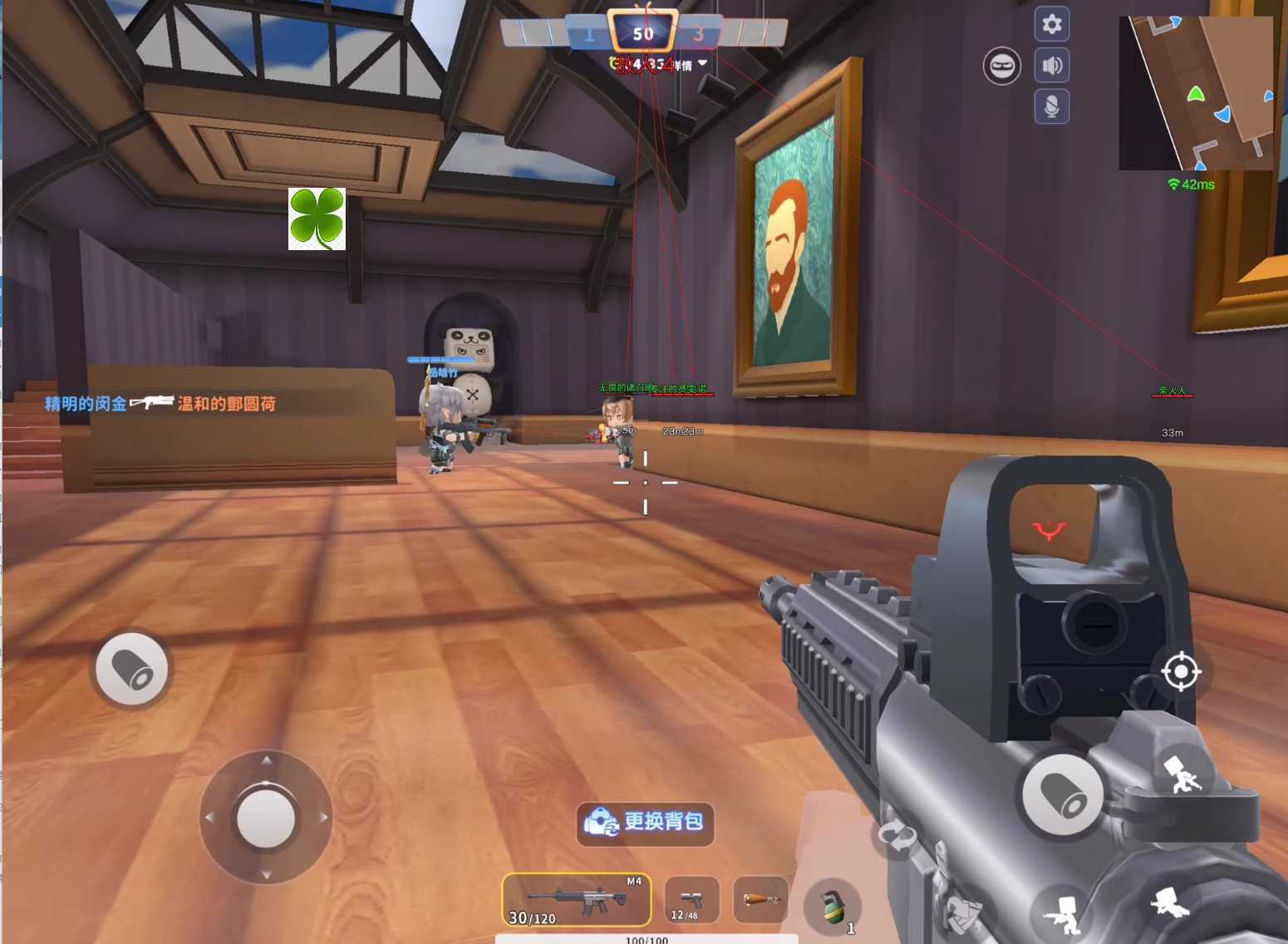Image resolution: width=1288 pixels, height=944 pixels.
Task: Click the virtual movement joystick knob
Action: coord(266,818)
